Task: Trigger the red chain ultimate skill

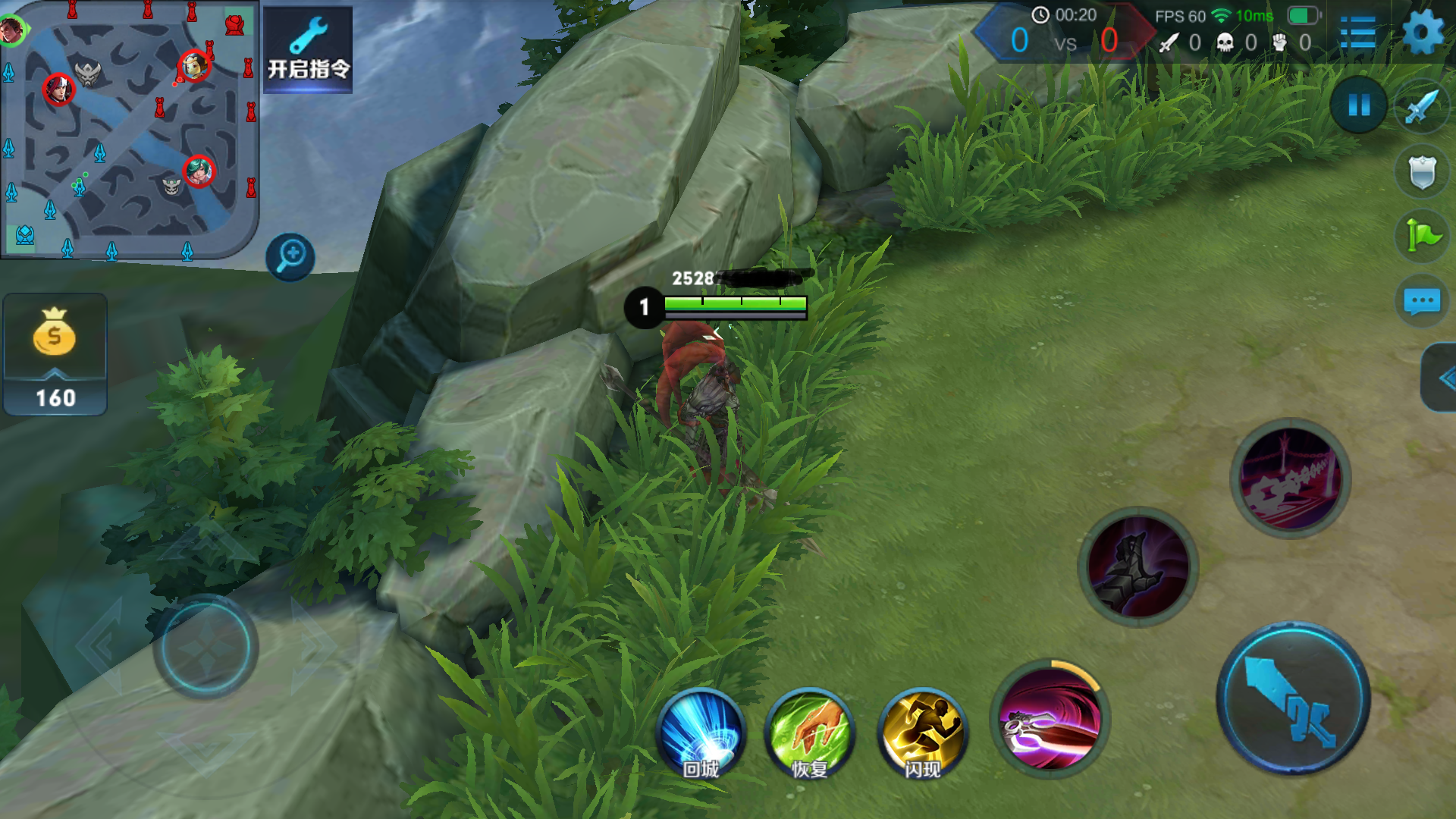Action: click(x=1289, y=479)
